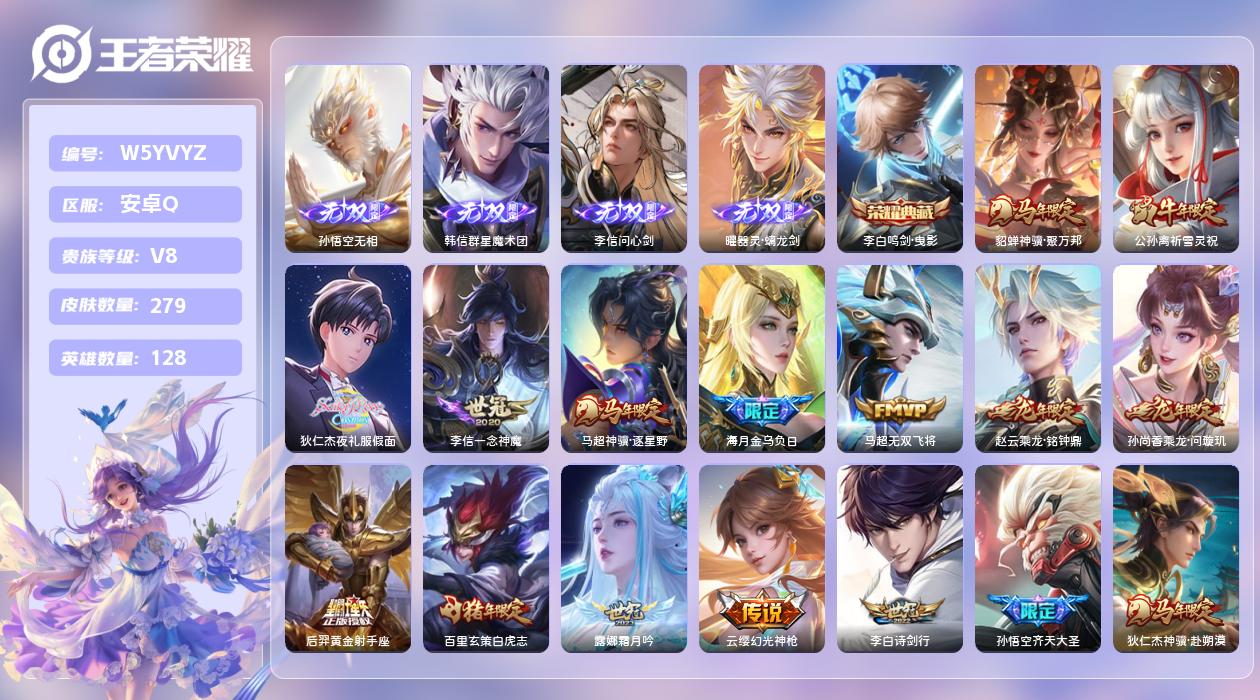Image resolution: width=1260 pixels, height=700 pixels.
Task: Select the 李信一念神魔 skin card
Action: (486, 358)
